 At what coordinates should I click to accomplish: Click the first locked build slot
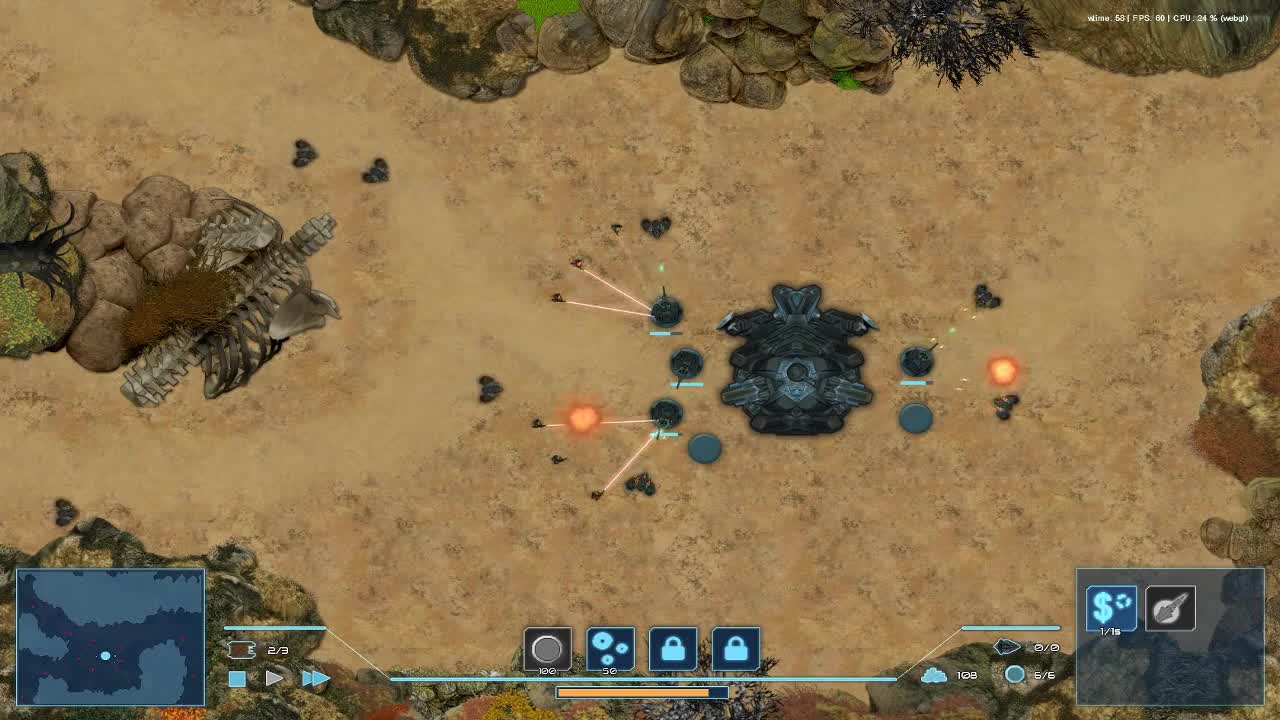click(x=675, y=649)
